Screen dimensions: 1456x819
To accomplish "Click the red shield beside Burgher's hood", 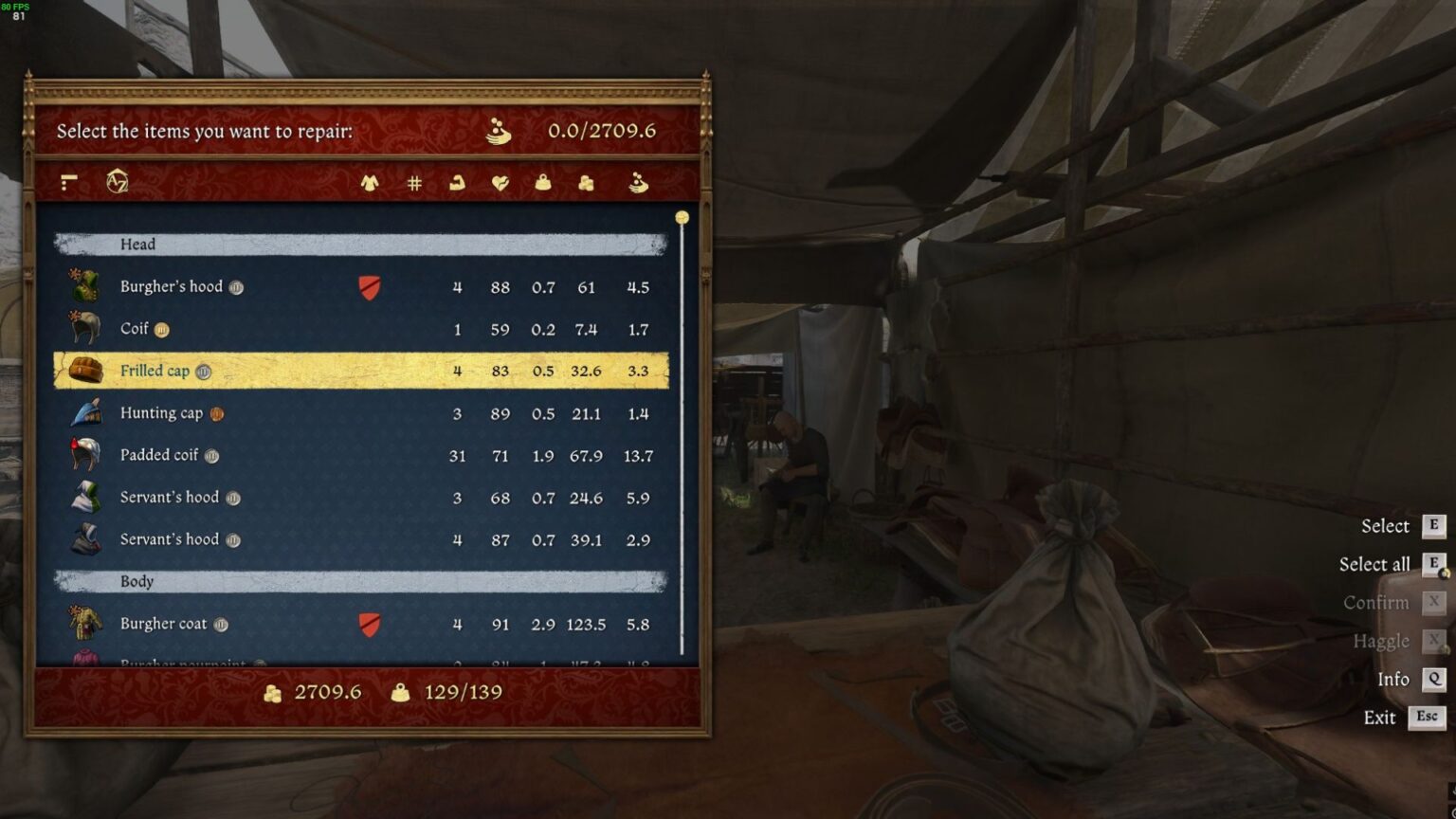I will click(369, 289).
